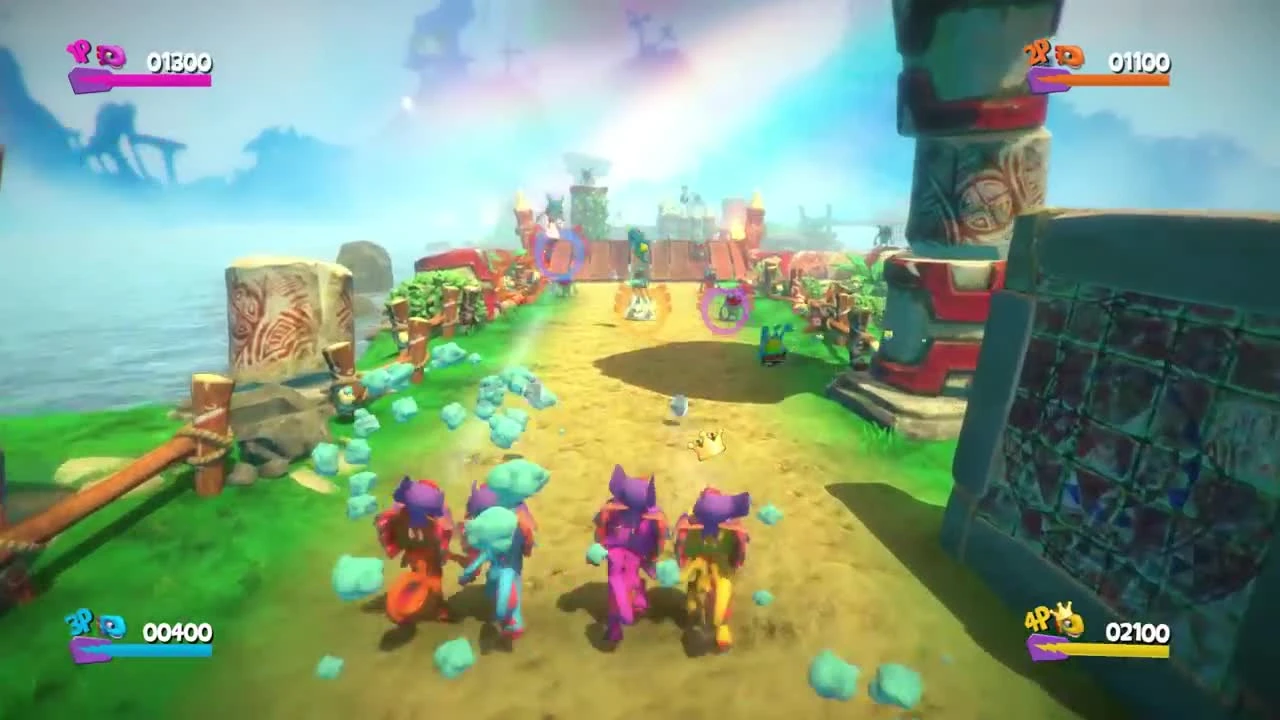Click the floating crown collectible on the path
The height and width of the screenshot is (720, 1280).
707,442
